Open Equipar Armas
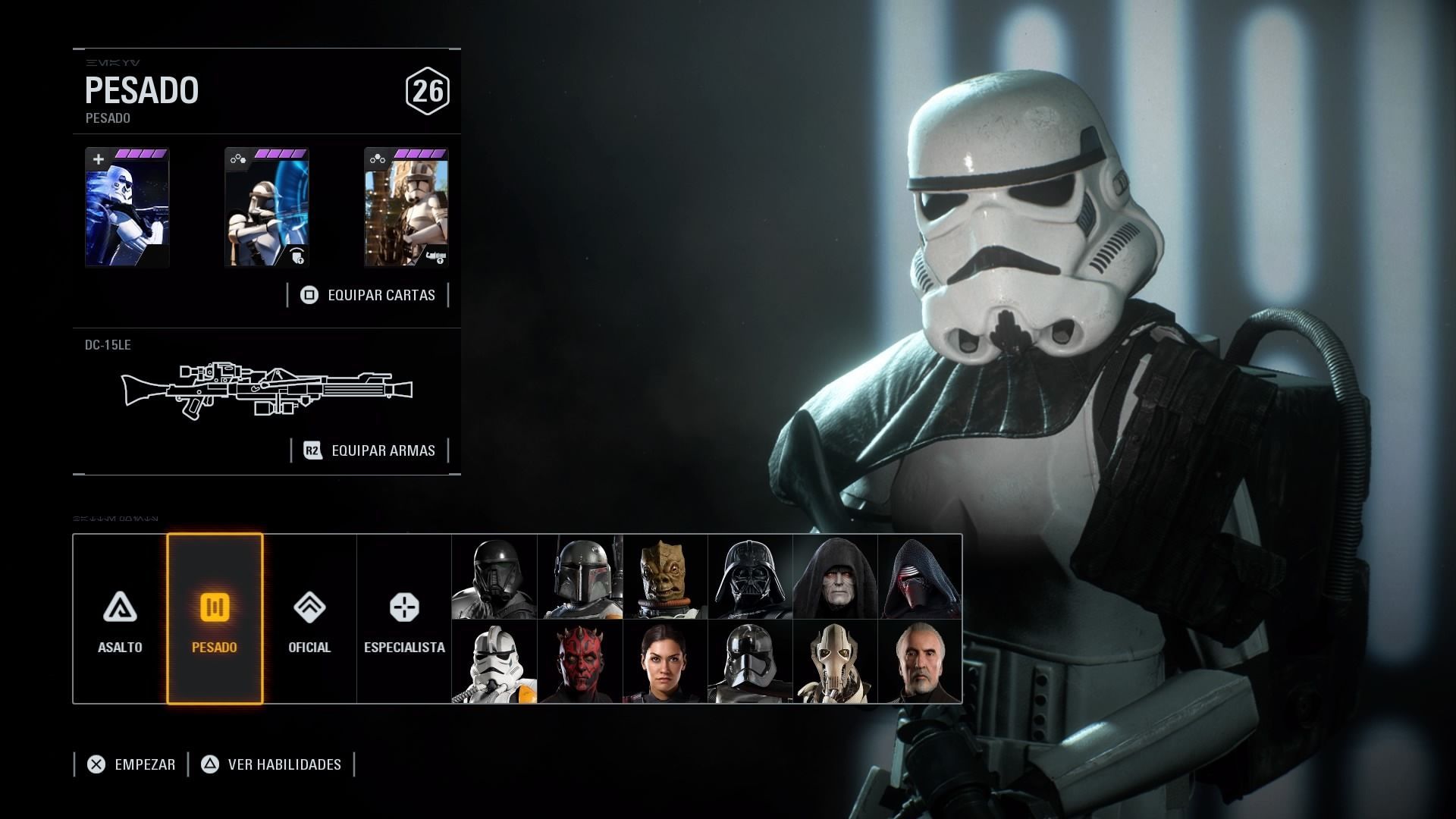This screenshot has height=819, width=1456. coord(370,450)
